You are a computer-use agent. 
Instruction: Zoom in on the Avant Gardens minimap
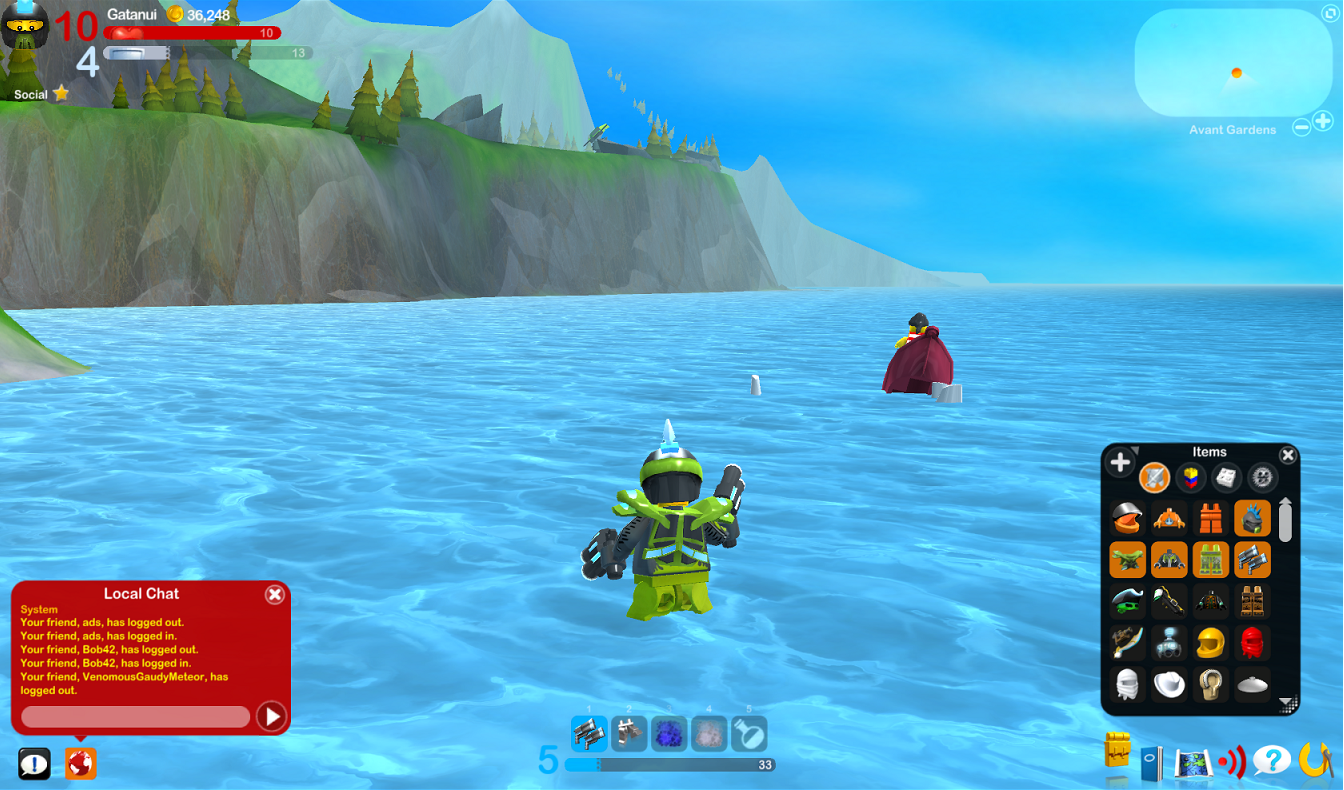pyautogui.click(x=1325, y=121)
